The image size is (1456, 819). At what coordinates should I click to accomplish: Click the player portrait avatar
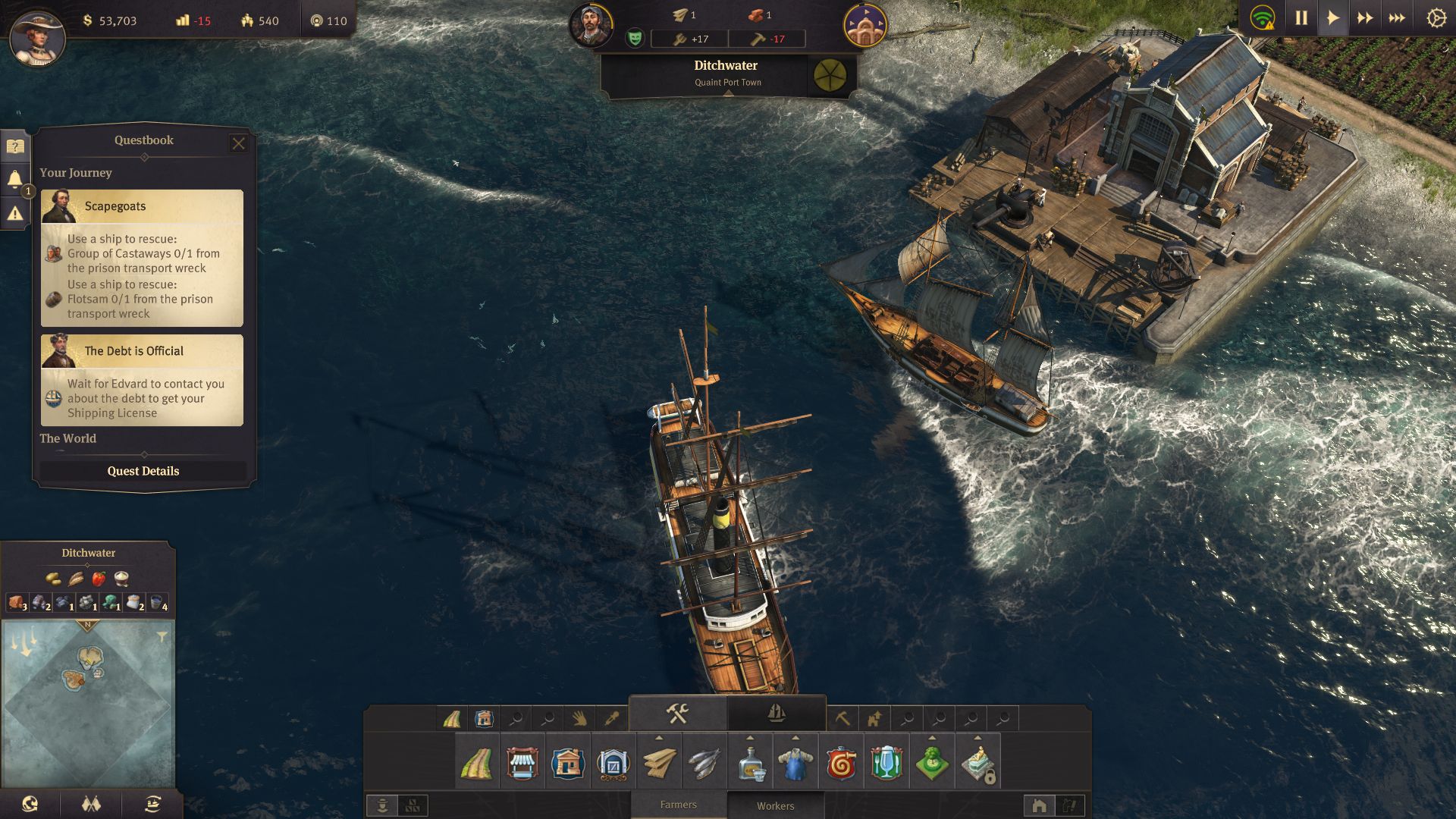tap(37, 38)
